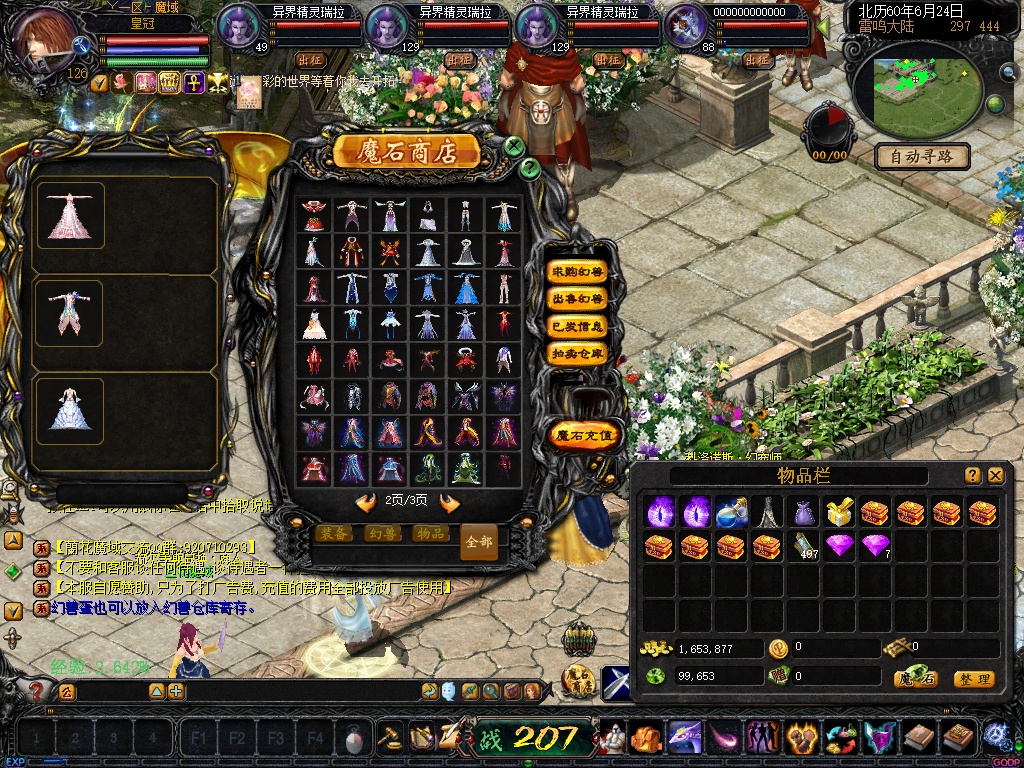Switch to the 装备 equipment tab
This screenshot has width=1024, height=768.
(332, 534)
